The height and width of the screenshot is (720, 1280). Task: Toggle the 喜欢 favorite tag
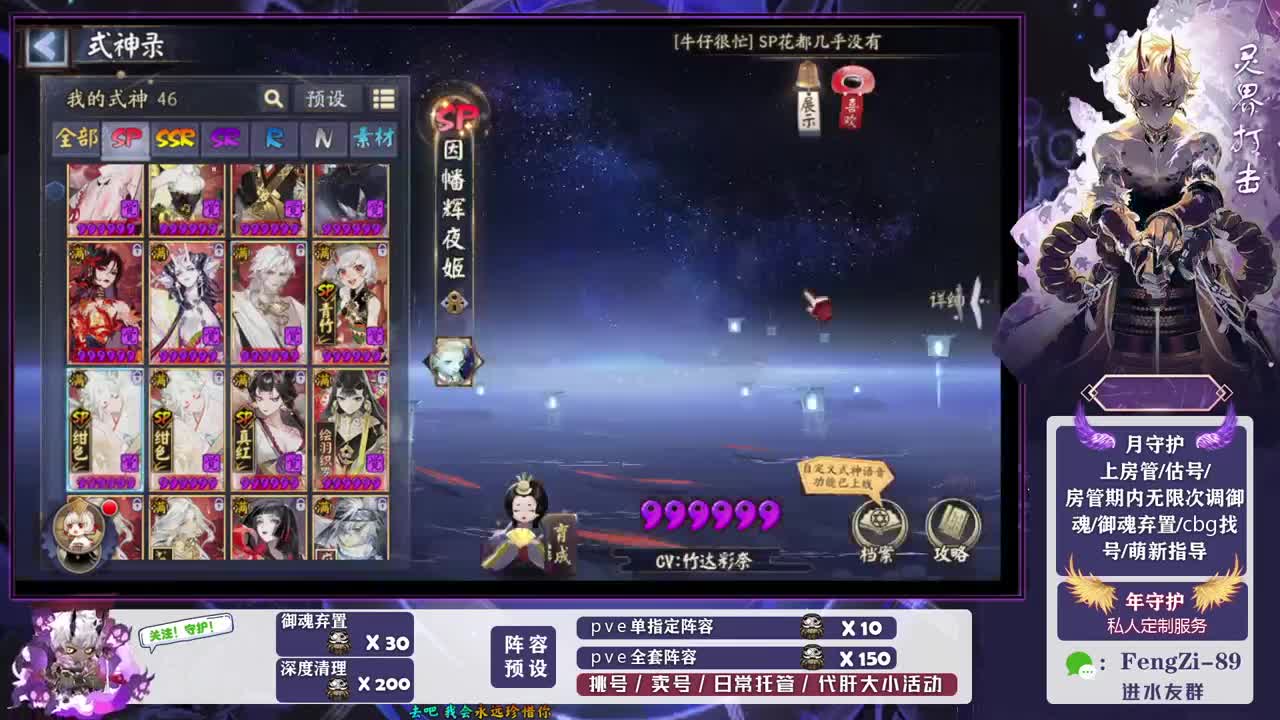[x=852, y=105]
